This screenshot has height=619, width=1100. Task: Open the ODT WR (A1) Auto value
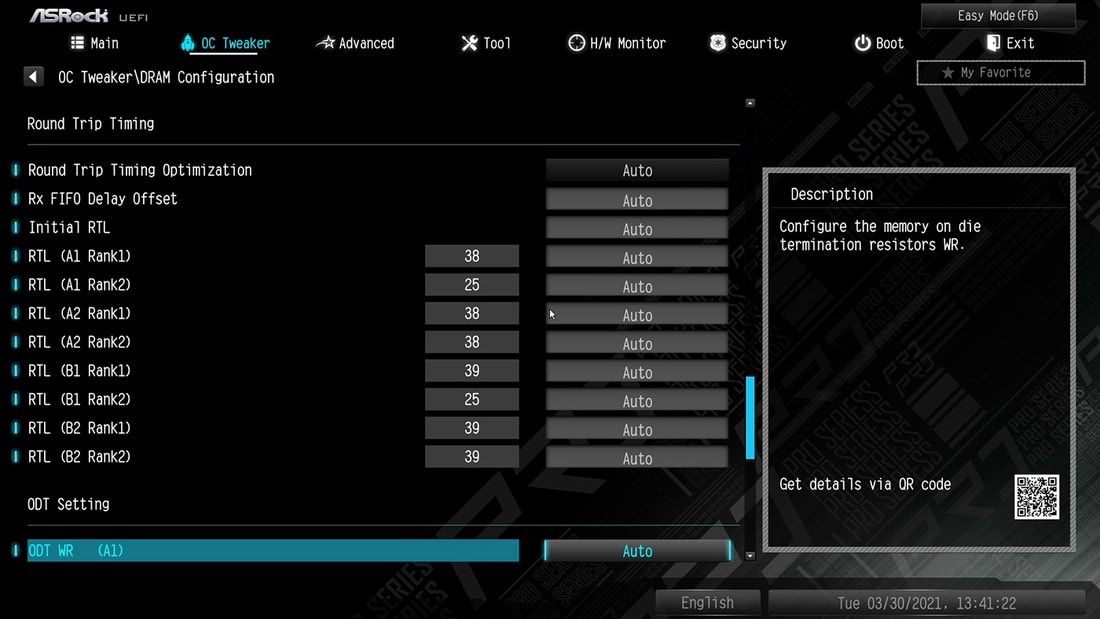tap(637, 551)
